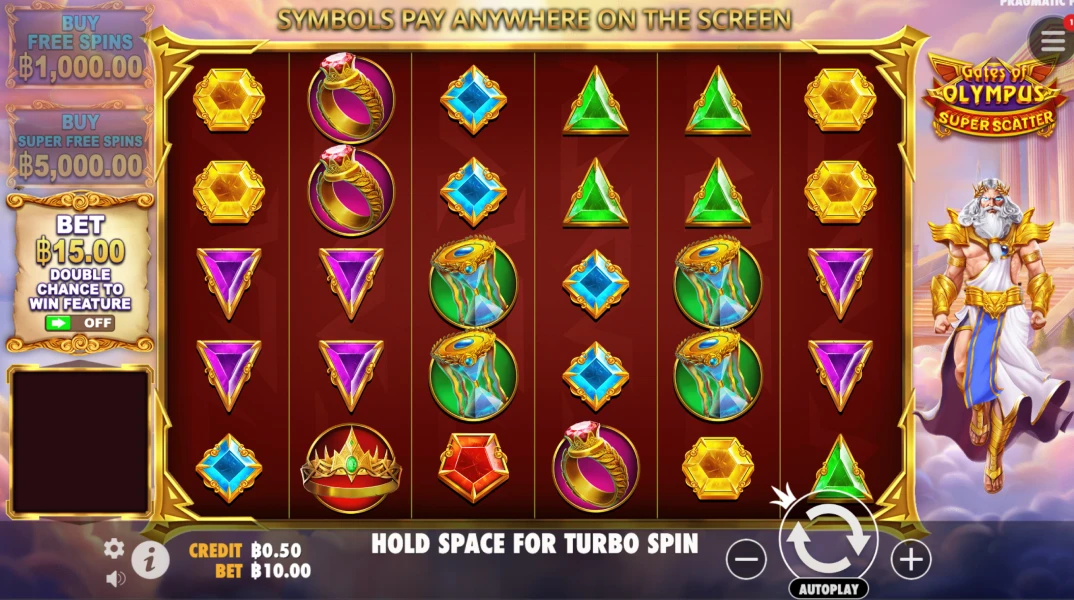Buy Super Free Spins for 5,000.00

[79, 145]
